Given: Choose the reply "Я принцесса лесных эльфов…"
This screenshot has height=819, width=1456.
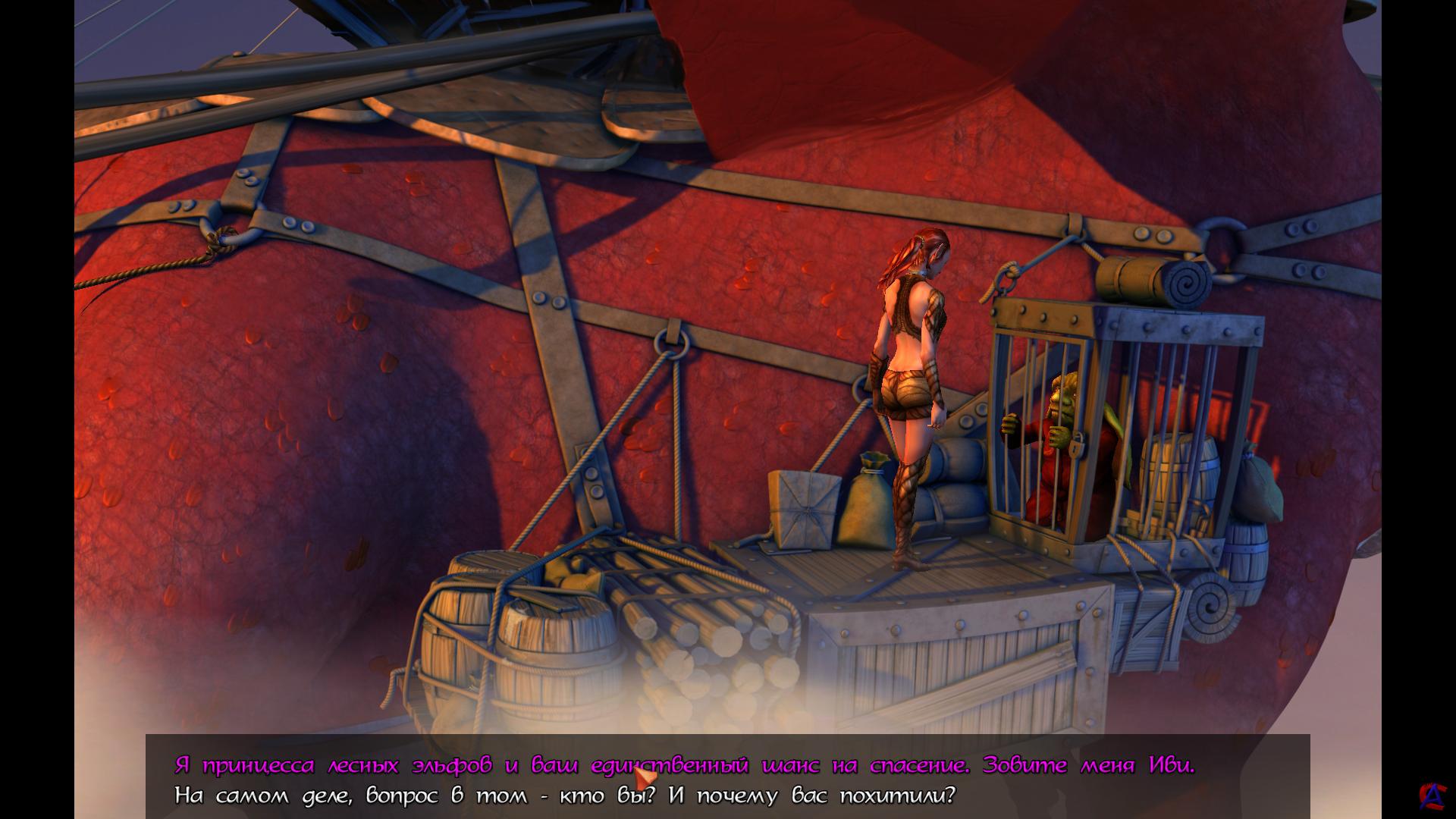Looking at the screenshot, I should pos(684,765).
